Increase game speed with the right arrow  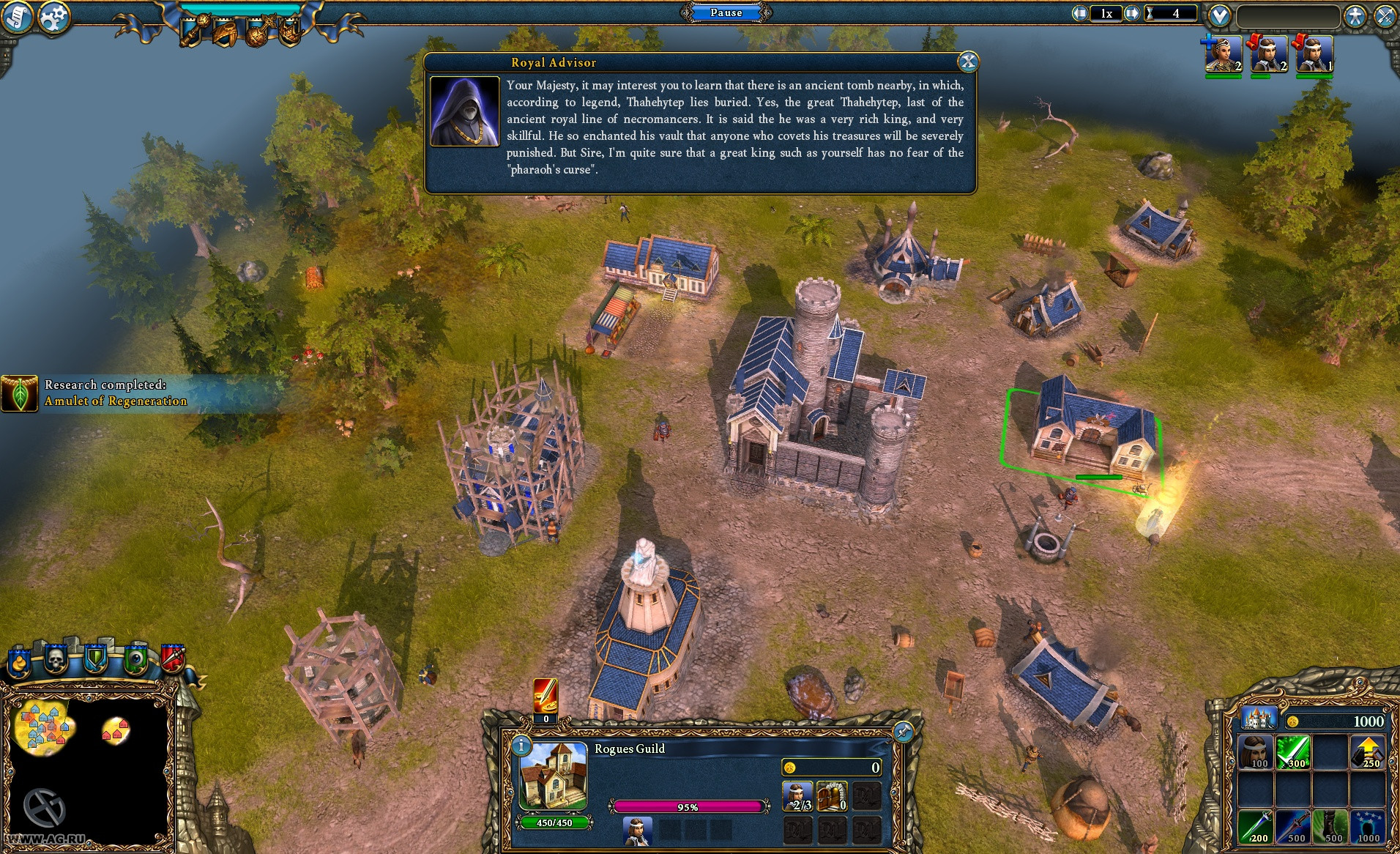(1132, 13)
